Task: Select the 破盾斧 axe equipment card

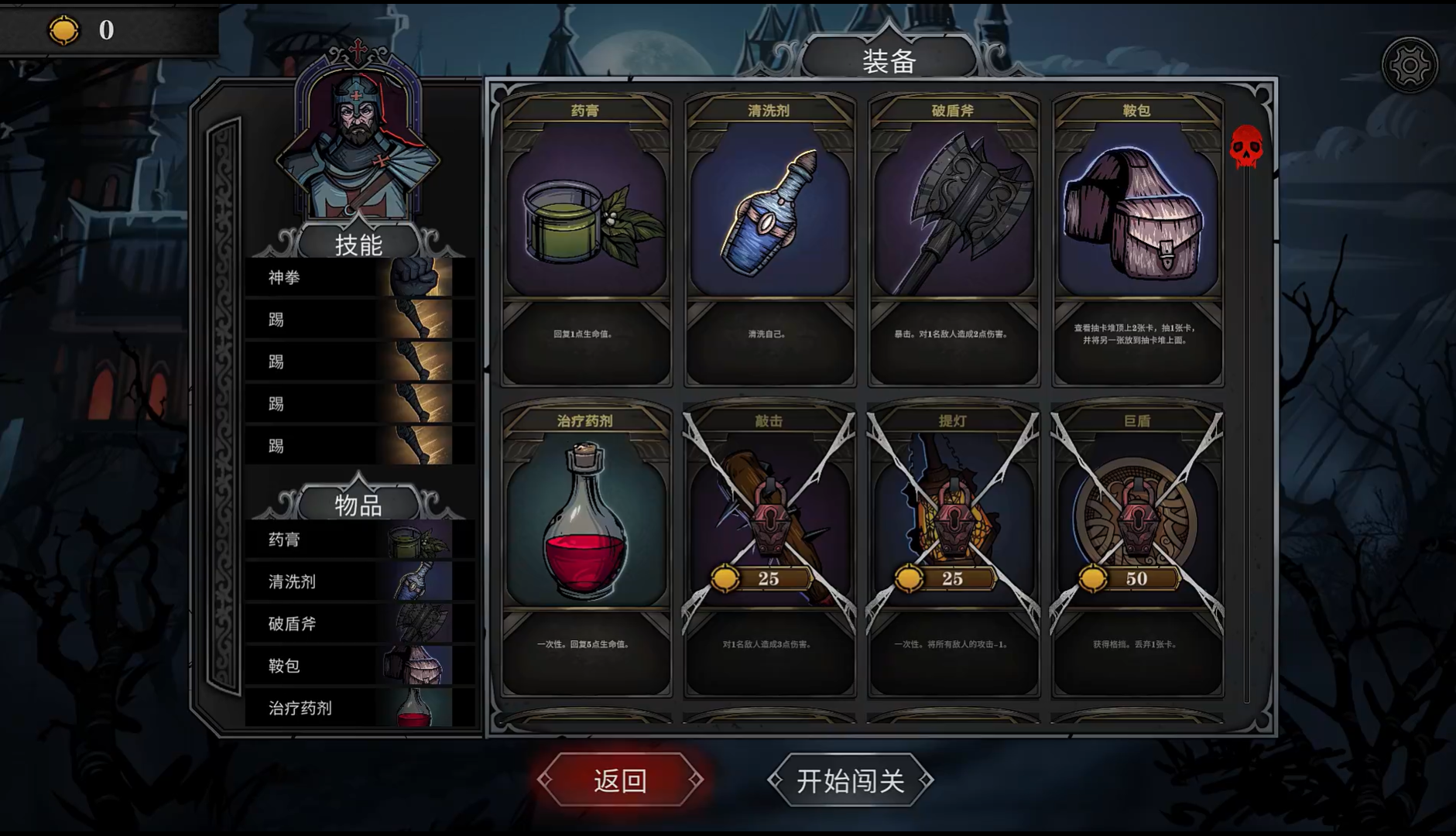Action: point(953,240)
